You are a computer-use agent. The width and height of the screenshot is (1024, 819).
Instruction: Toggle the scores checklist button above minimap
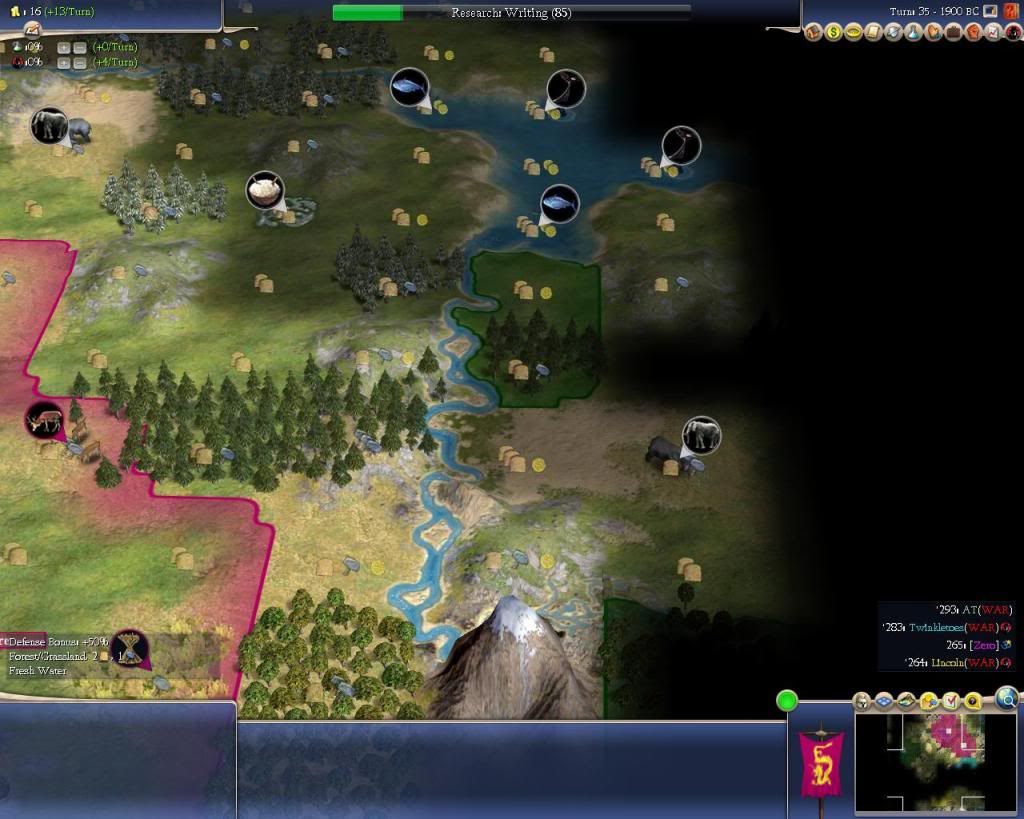950,701
